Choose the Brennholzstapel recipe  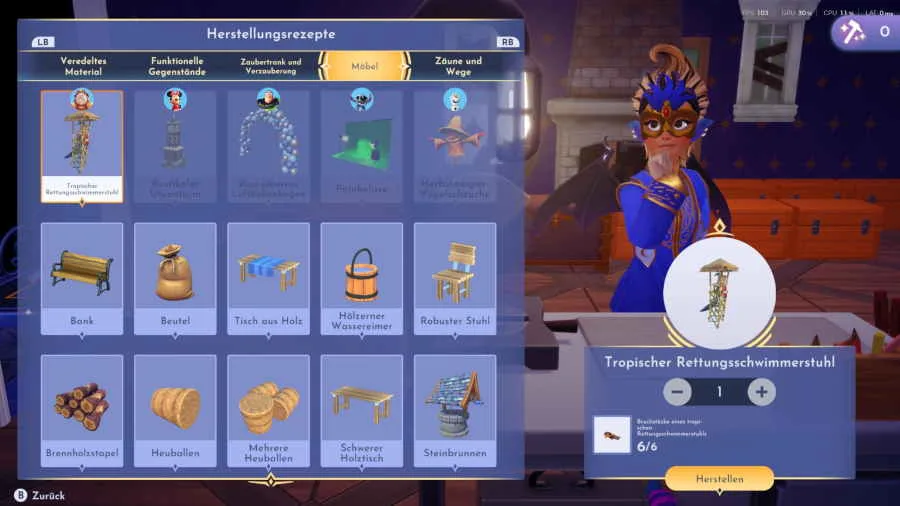coord(82,410)
